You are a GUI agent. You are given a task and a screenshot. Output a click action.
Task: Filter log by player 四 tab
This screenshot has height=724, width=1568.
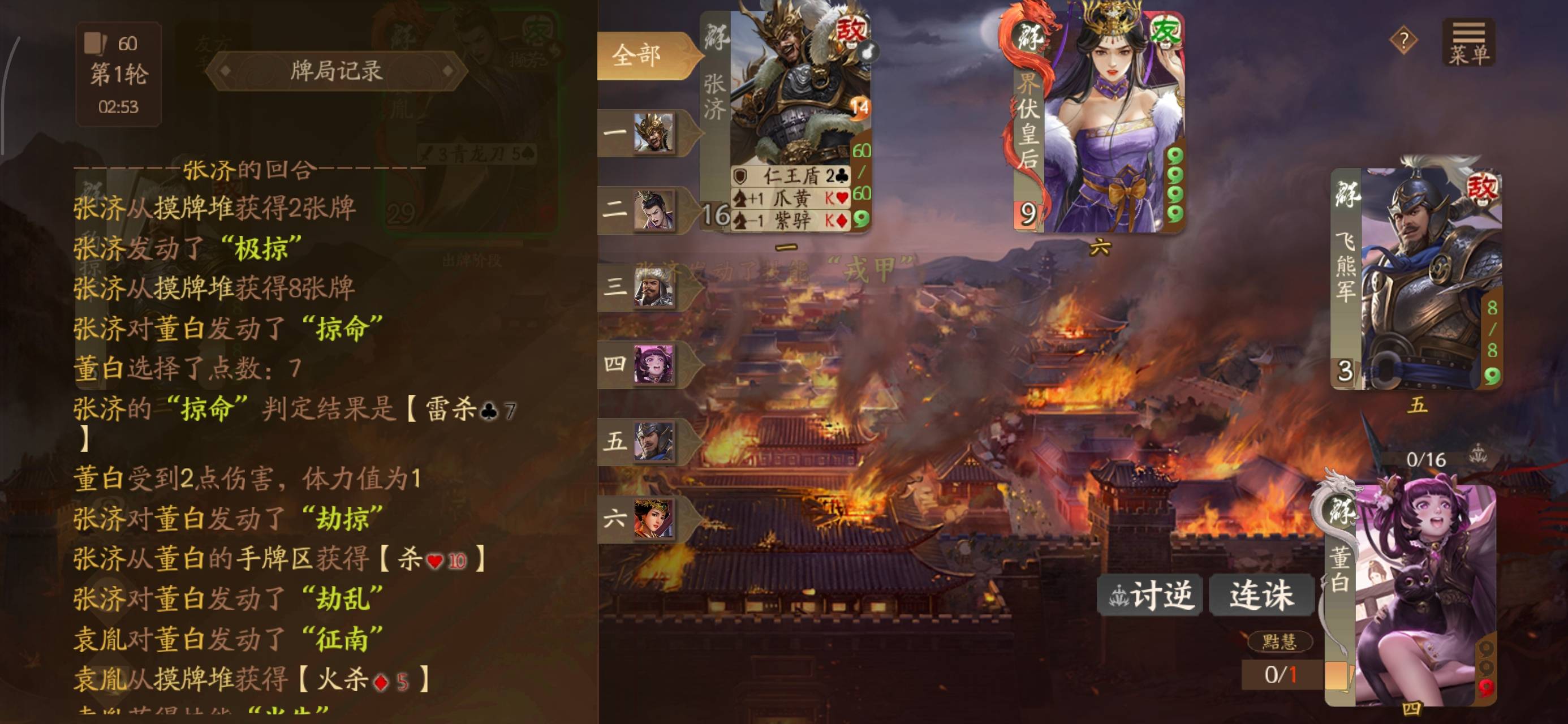(645, 364)
